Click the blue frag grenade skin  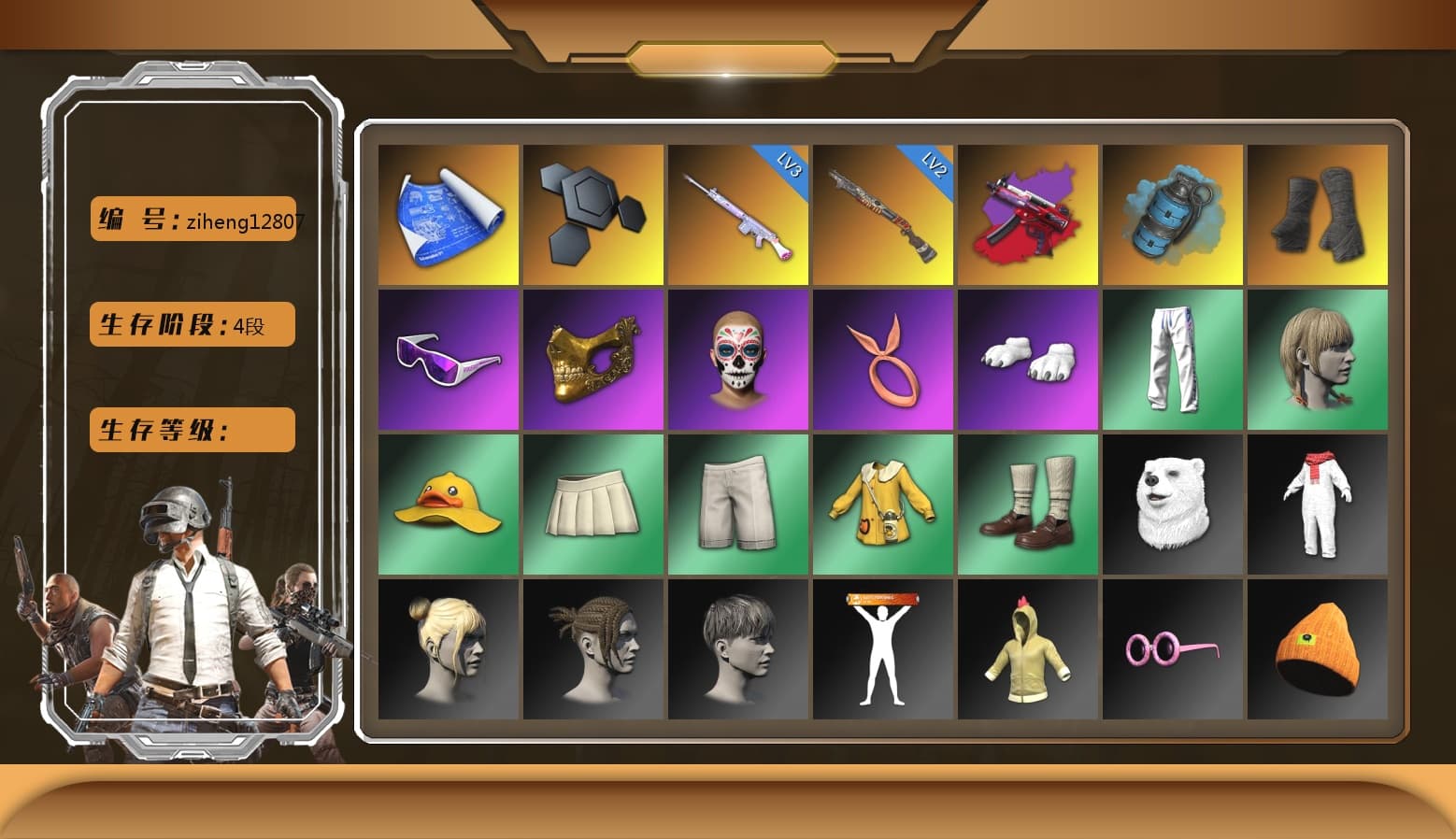tap(1175, 213)
